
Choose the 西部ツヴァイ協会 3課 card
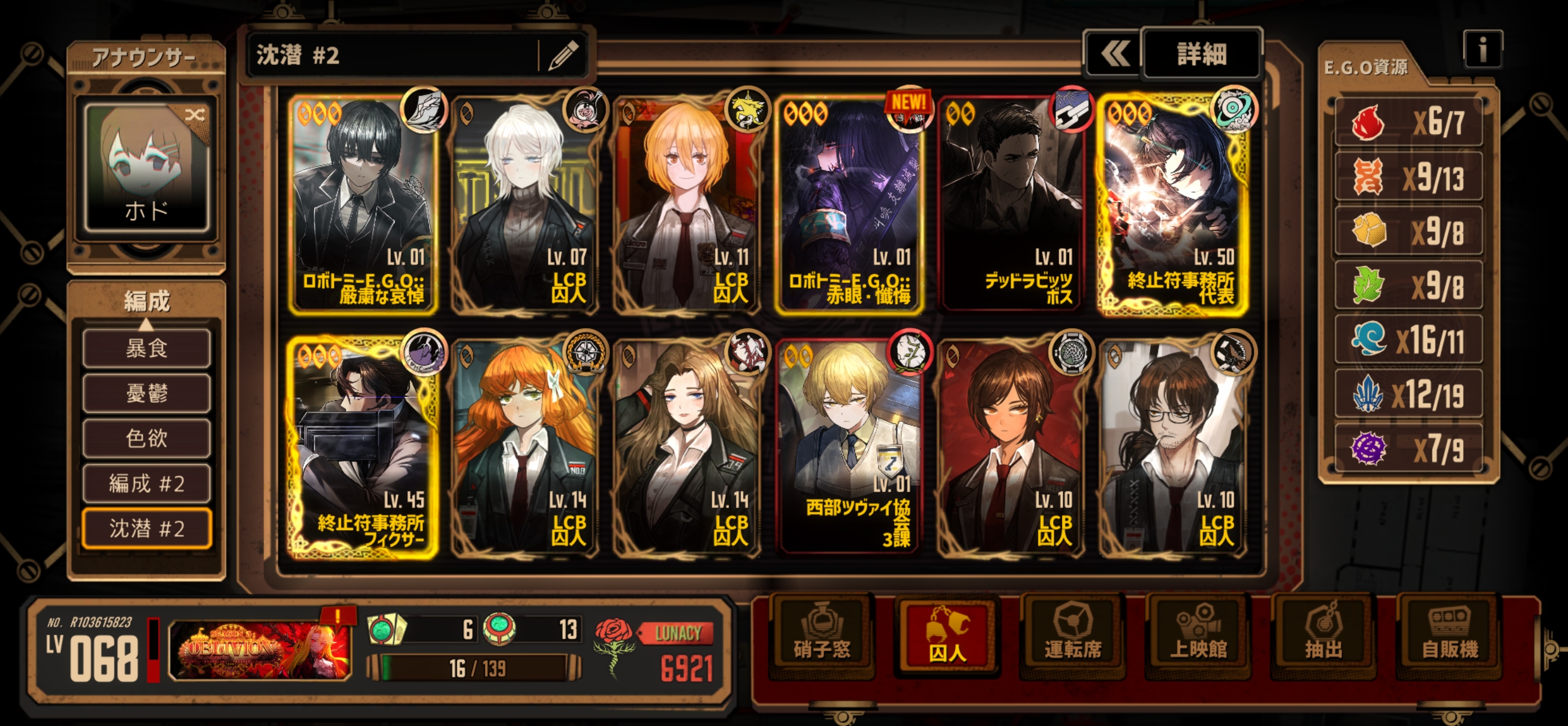851,447
